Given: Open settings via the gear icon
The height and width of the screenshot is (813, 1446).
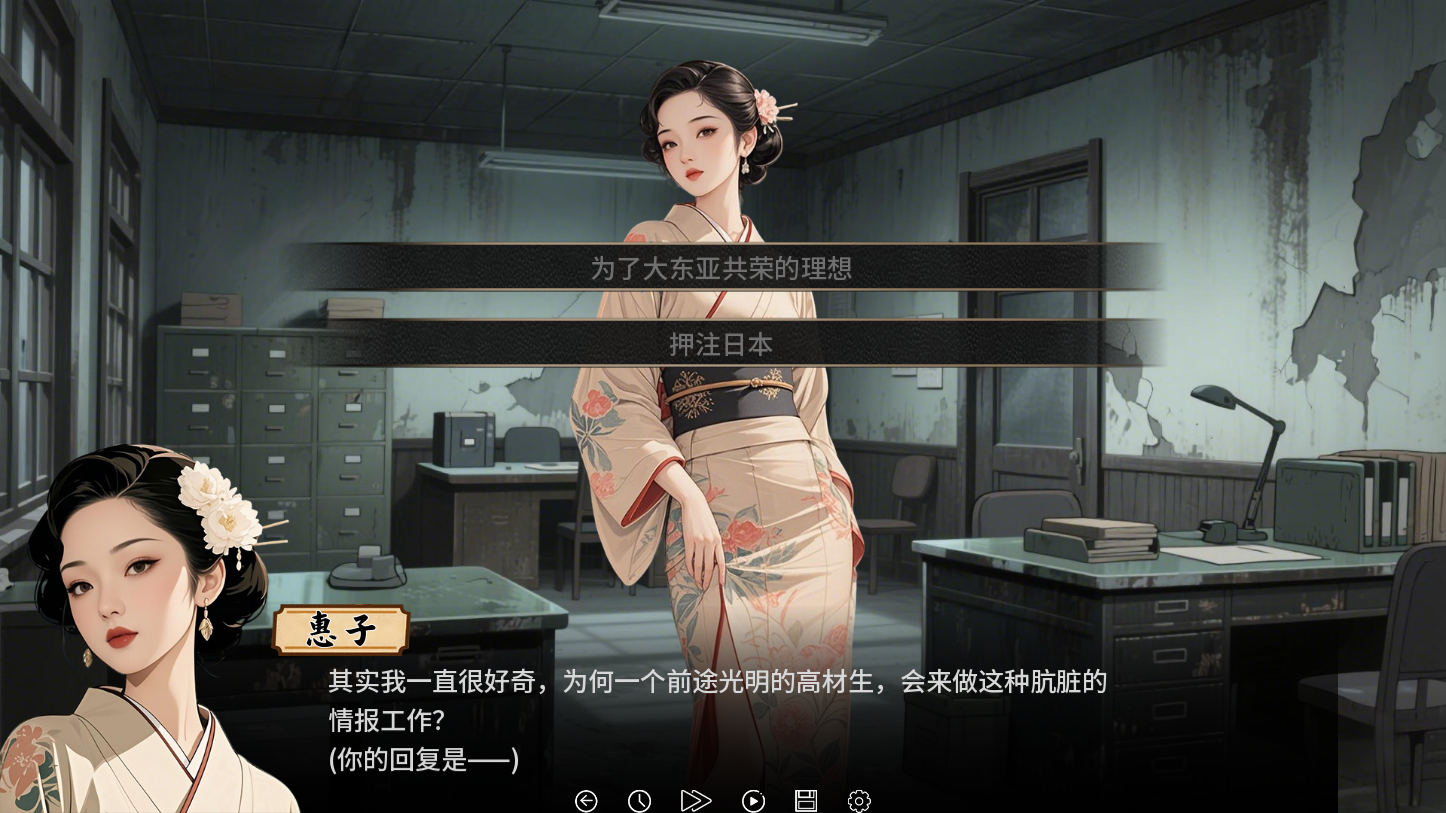Looking at the screenshot, I should [x=859, y=801].
